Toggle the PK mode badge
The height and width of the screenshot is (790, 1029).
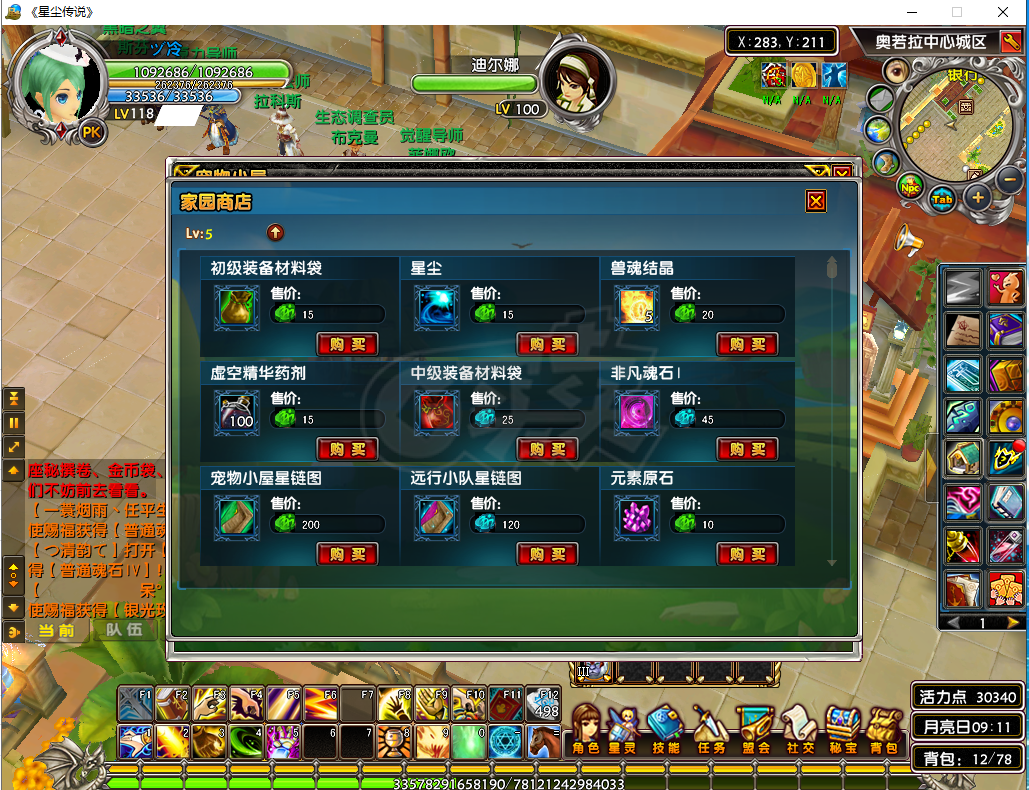92,132
